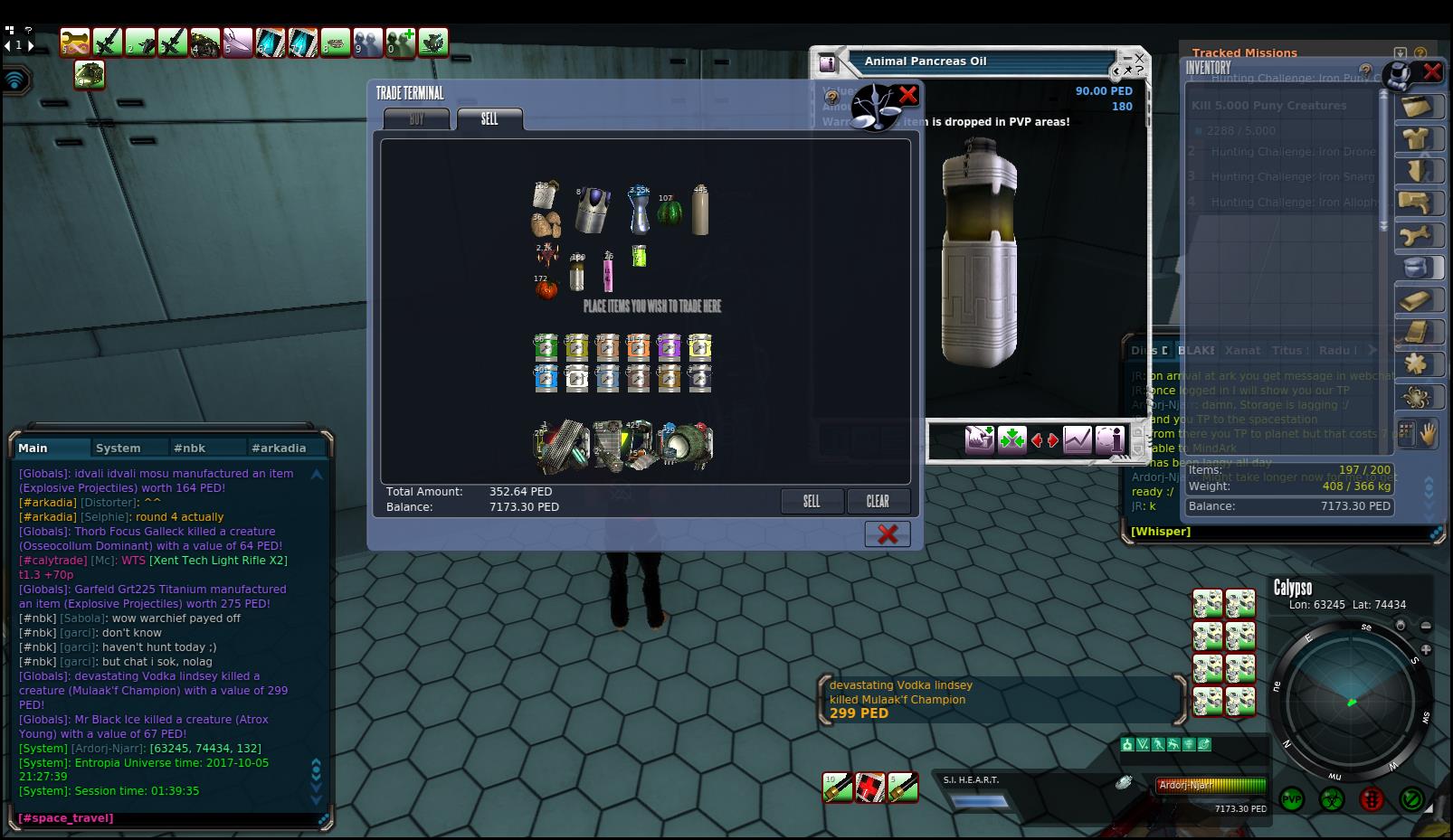
Task: Clear the trade terminal items
Action: [x=878, y=502]
